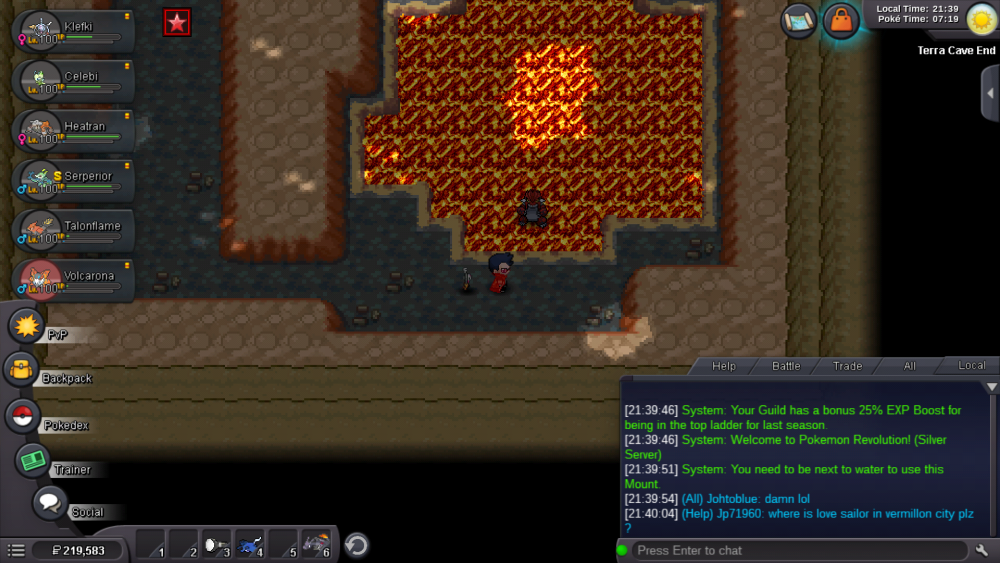
Task: Click the red star icon
Action: [x=177, y=23]
